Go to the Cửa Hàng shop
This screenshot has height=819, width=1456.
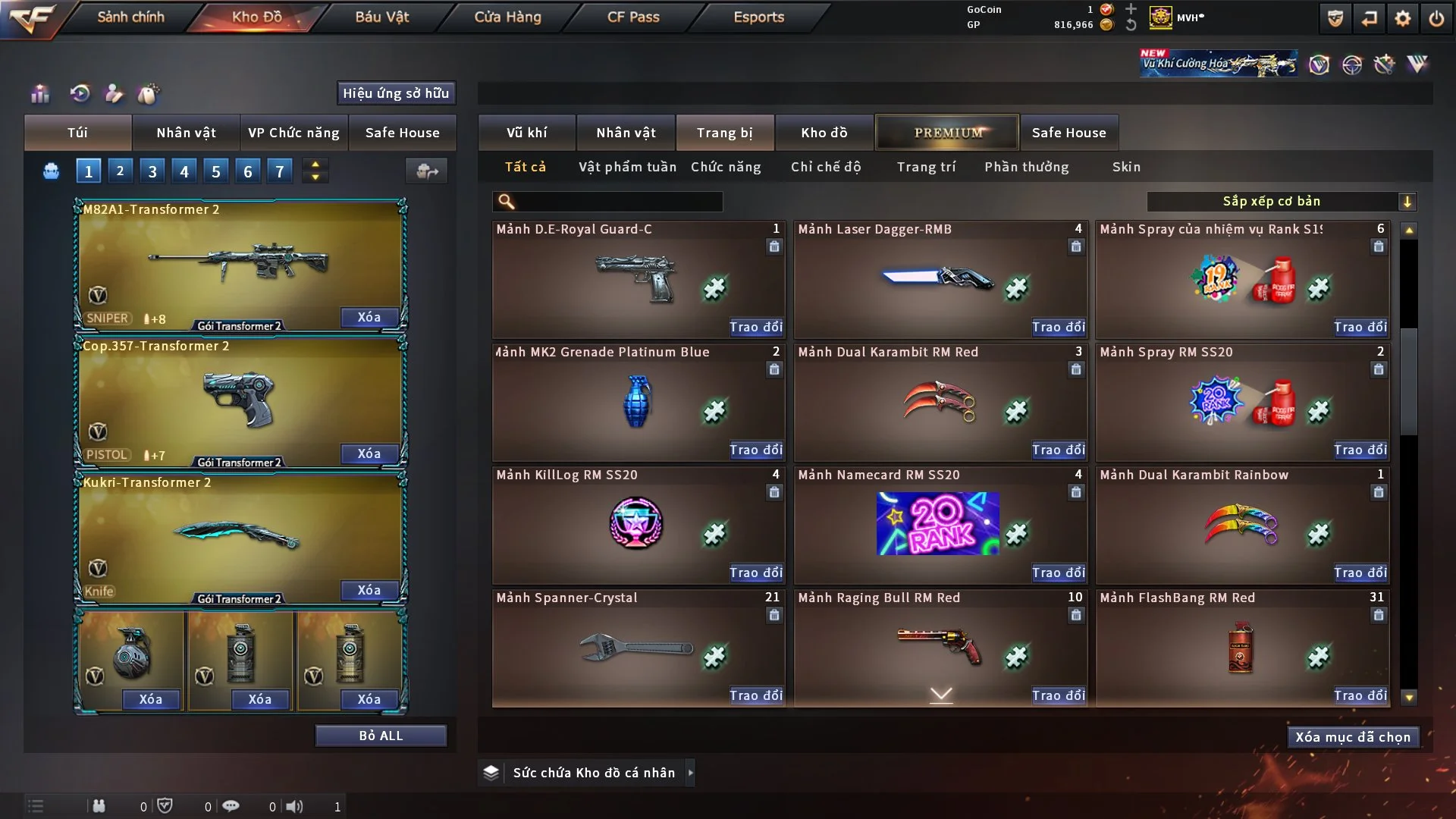click(x=507, y=17)
